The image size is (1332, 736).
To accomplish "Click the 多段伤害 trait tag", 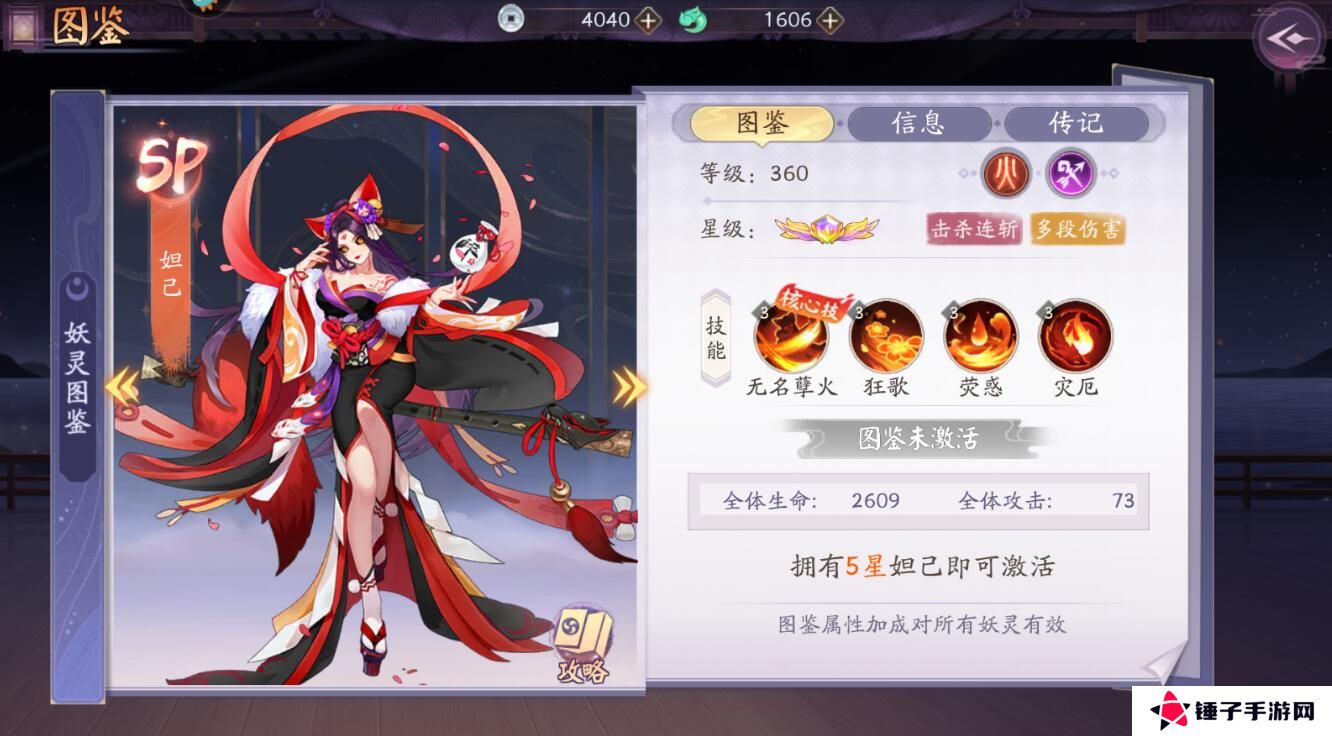I will 1075,229.
